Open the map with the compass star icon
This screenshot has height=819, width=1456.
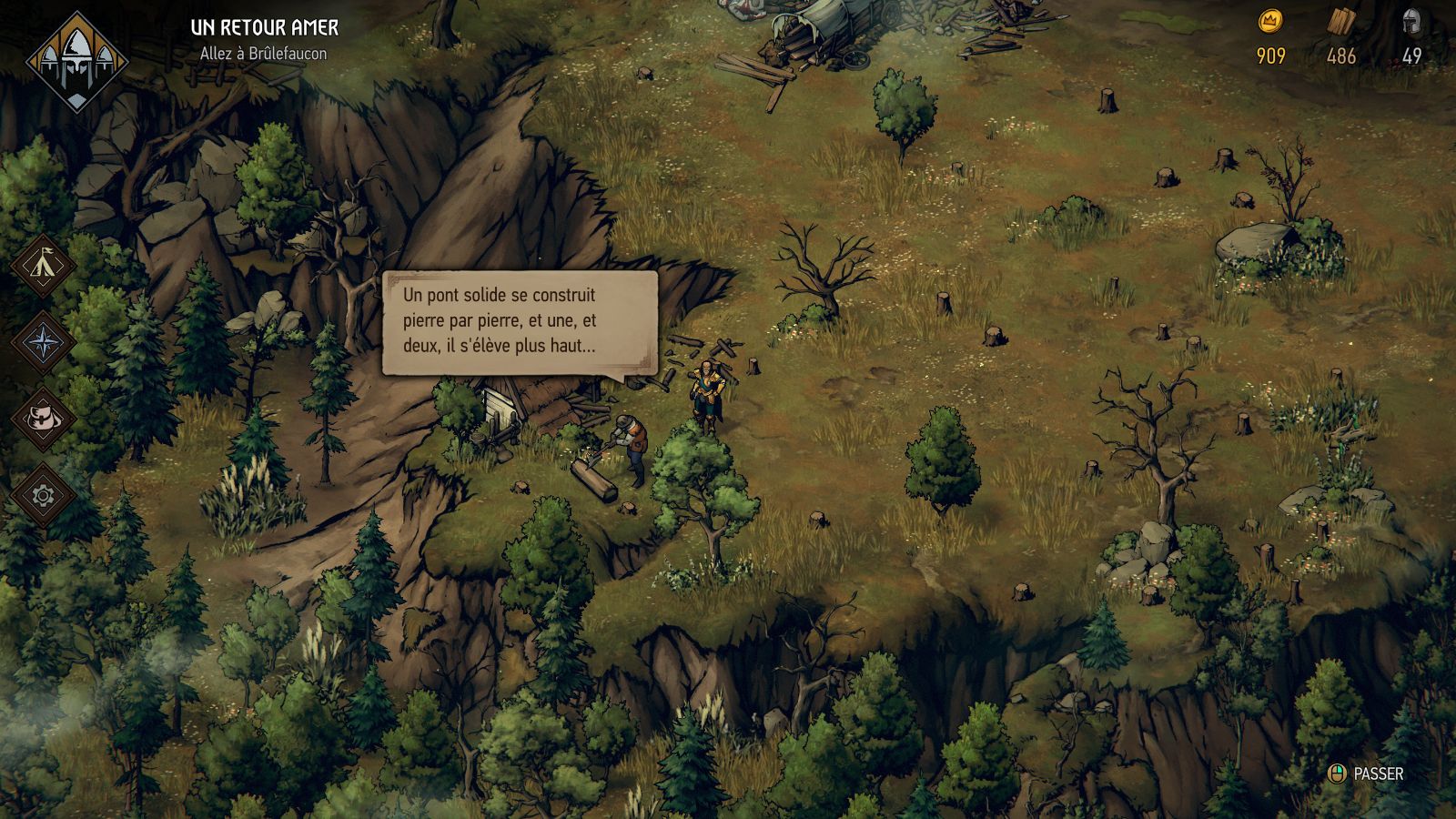[43, 343]
